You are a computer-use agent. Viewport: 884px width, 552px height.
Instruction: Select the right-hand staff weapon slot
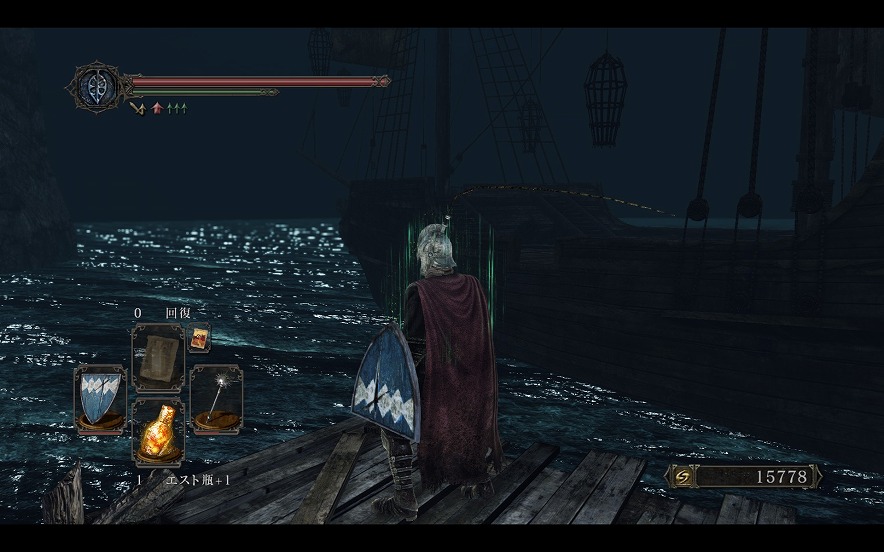click(216, 397)
